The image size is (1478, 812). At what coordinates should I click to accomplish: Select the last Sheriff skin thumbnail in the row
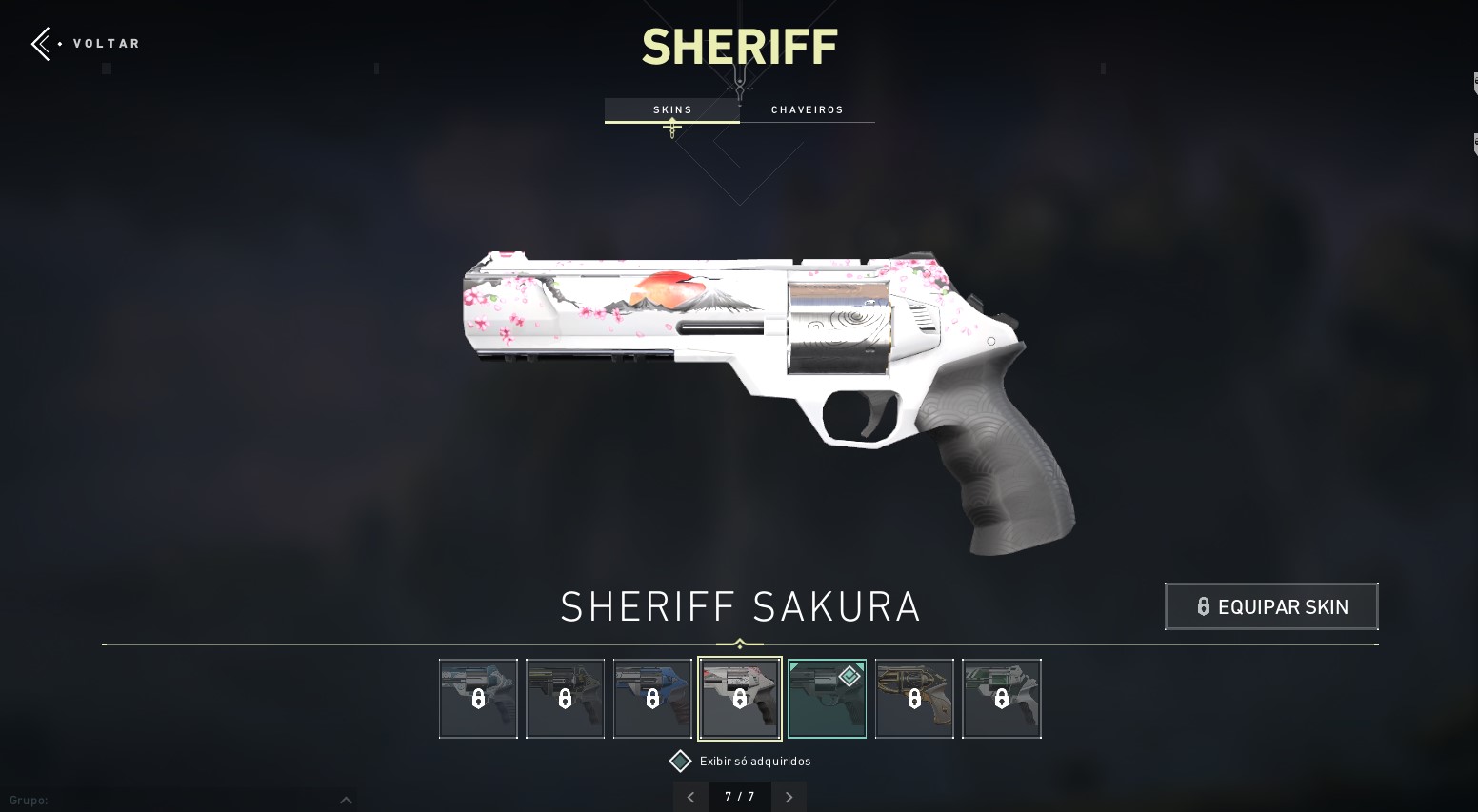[x=1002, y=698]
